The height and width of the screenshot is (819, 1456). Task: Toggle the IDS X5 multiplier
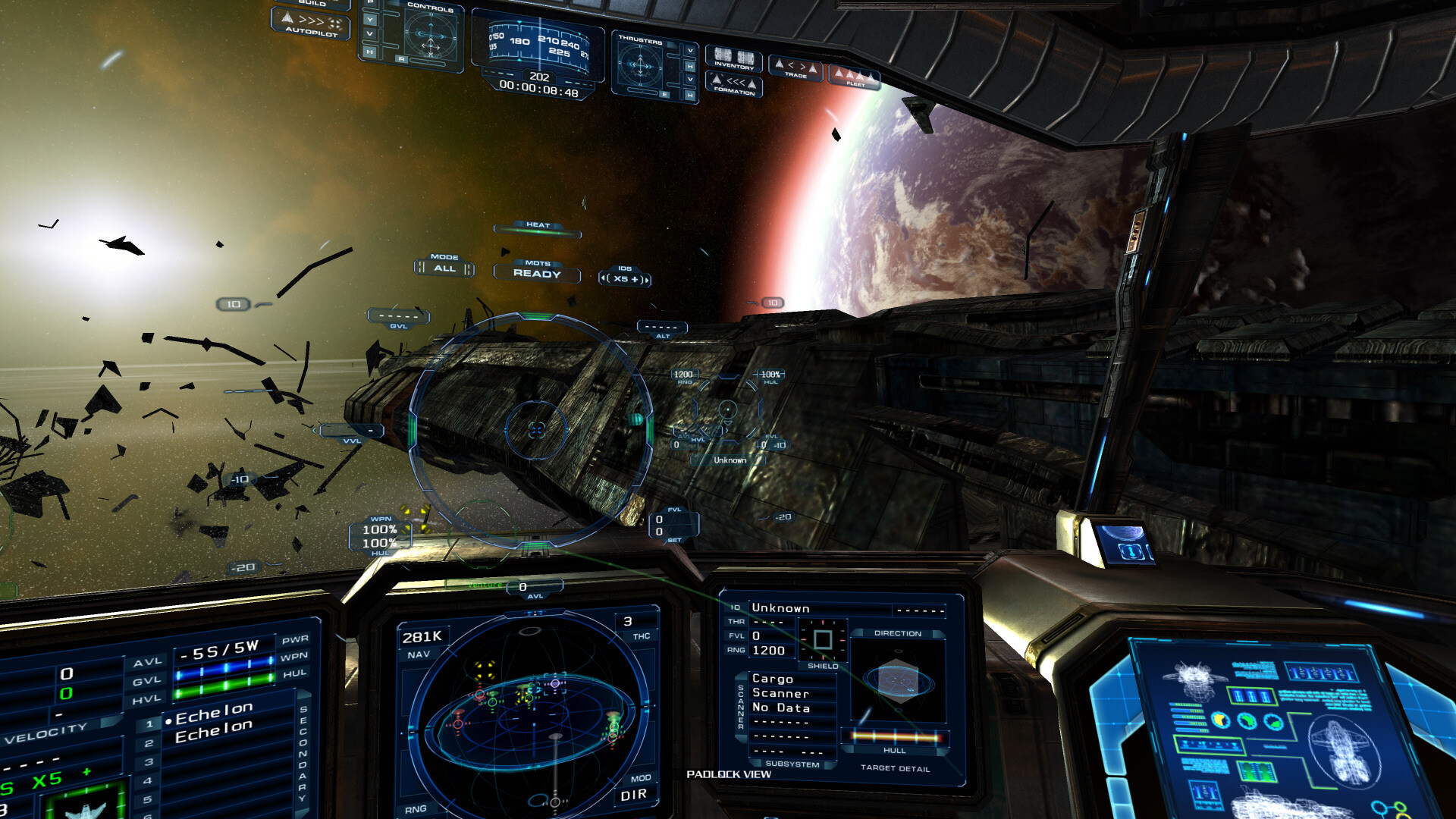pyautogui.click(x=624, y=278)
